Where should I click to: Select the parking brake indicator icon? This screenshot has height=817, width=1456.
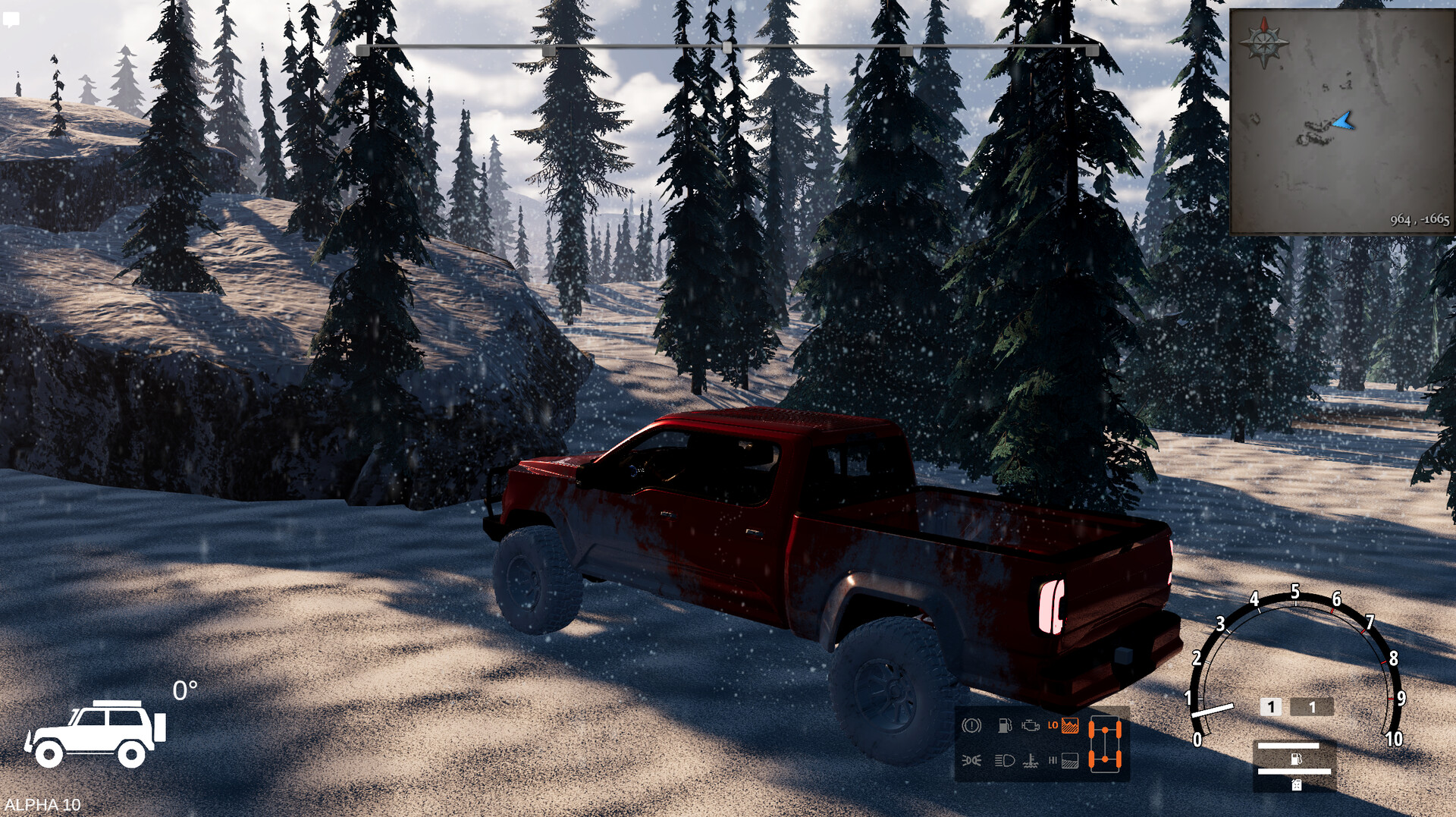pyautogui.click(x=971, y=725)
